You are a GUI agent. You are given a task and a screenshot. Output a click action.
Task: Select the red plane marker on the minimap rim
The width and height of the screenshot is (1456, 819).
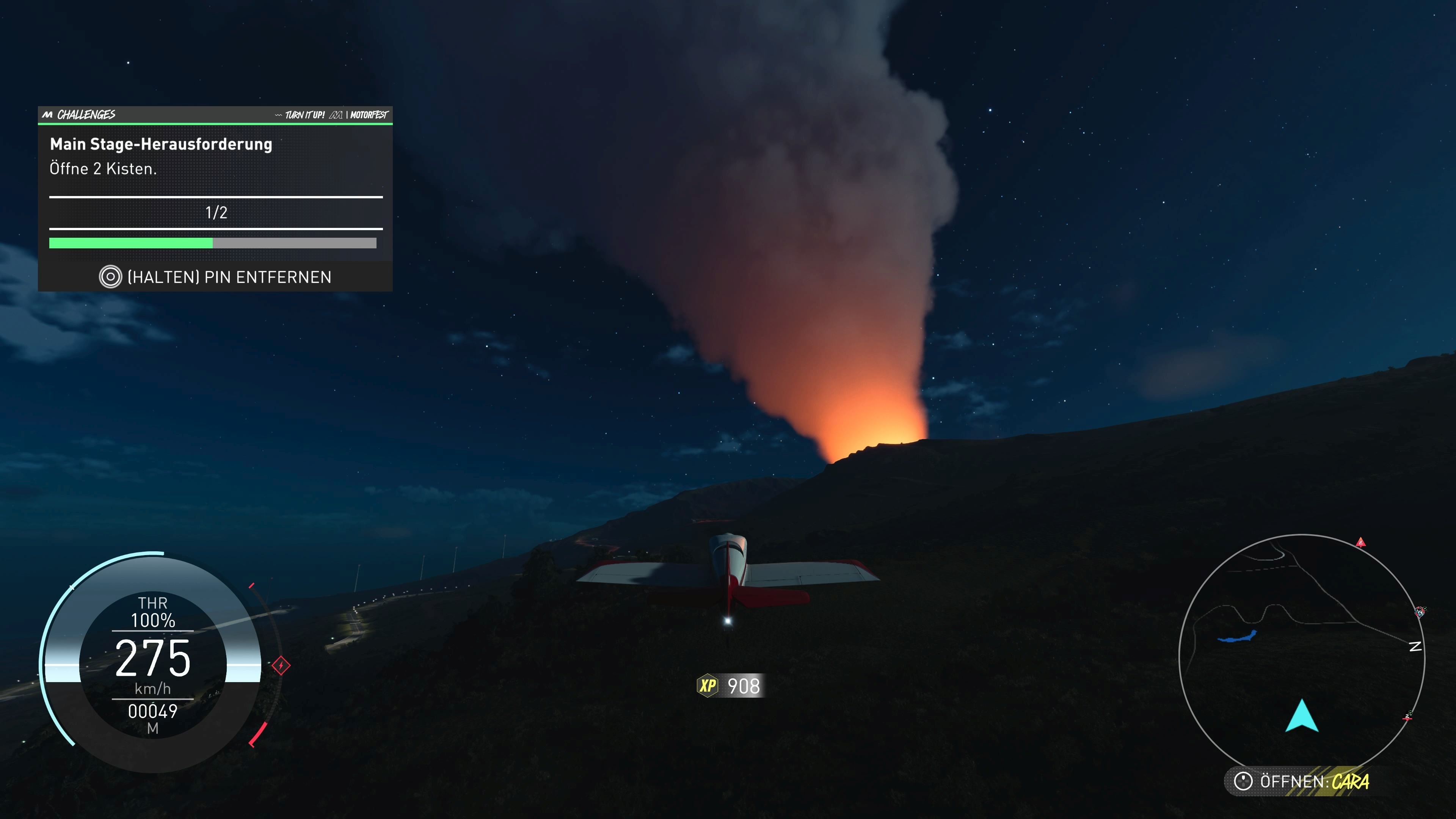click(x=1407, y=717)
